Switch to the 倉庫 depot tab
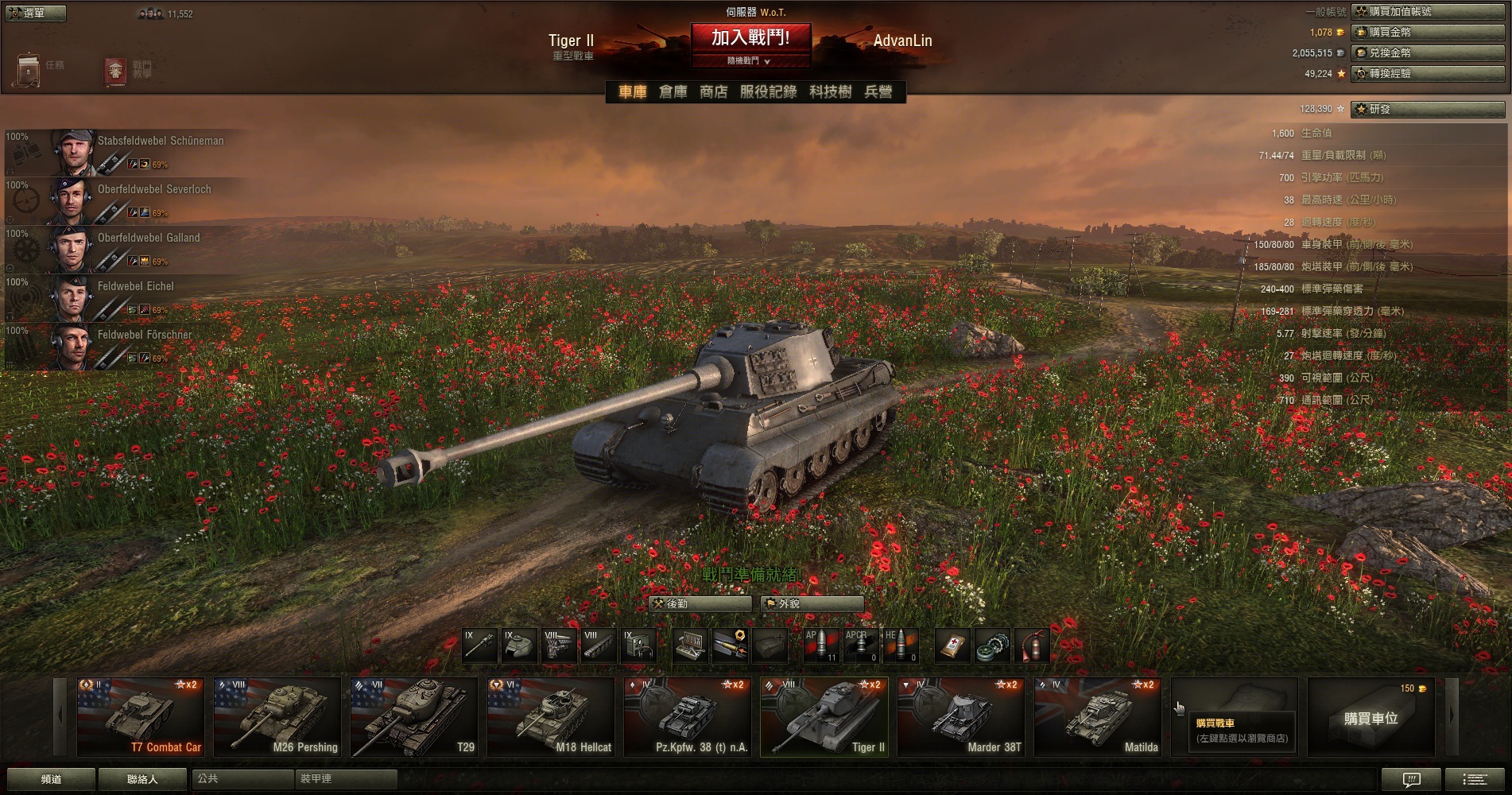This screenshot has width=1512, height=795. pos(673,92)
